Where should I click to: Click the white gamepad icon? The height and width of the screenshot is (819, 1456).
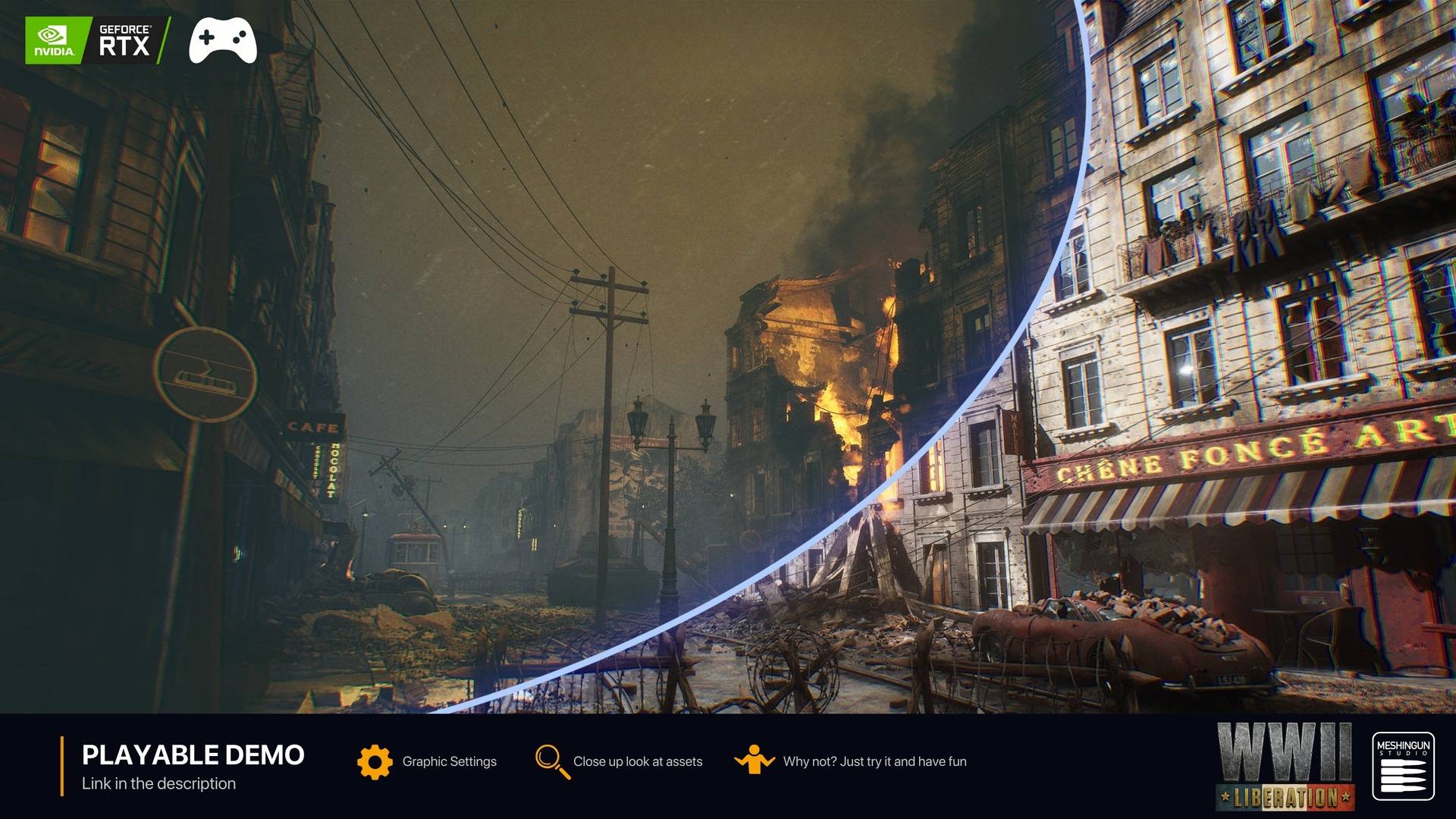tap(222, 41)
